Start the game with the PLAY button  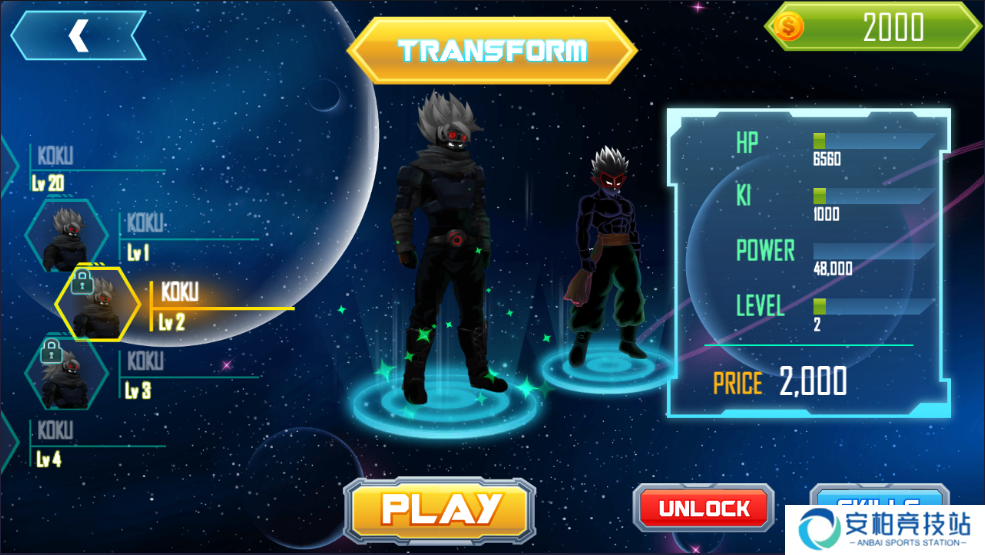pyautogui.click(x=440, y=510)
